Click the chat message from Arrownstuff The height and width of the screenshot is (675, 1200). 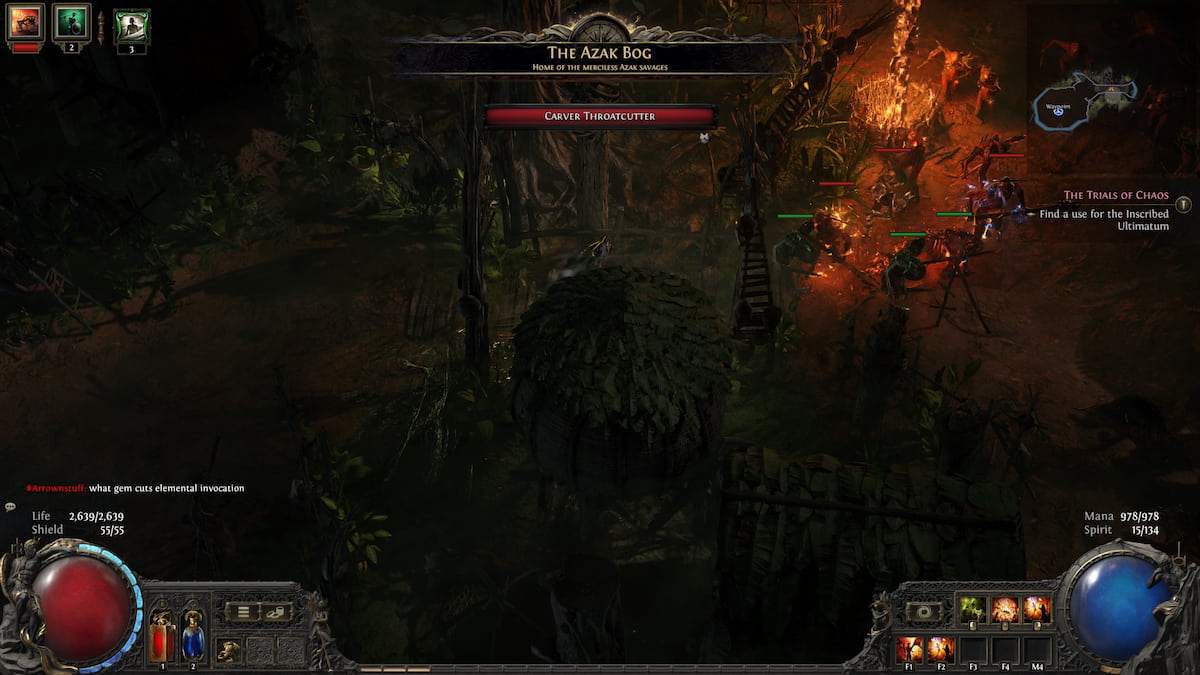tap(136, 488)
